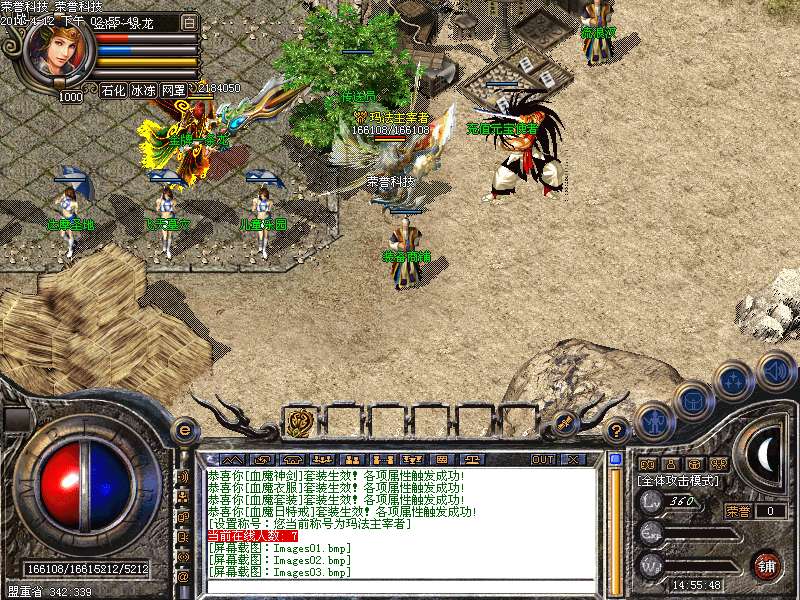Viewport: 800px width, 600px height.
Task: Open the character figure orb button
Action: tap(653, 421)
